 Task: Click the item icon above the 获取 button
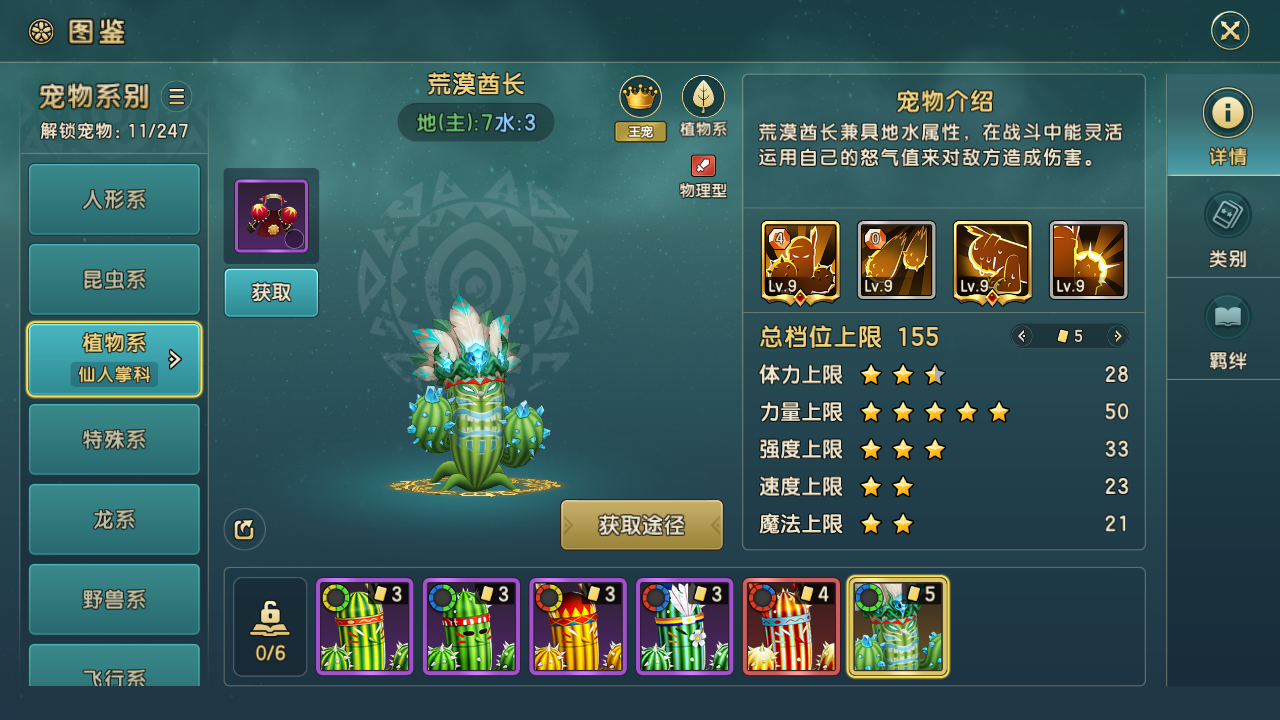tap(271, 216)
